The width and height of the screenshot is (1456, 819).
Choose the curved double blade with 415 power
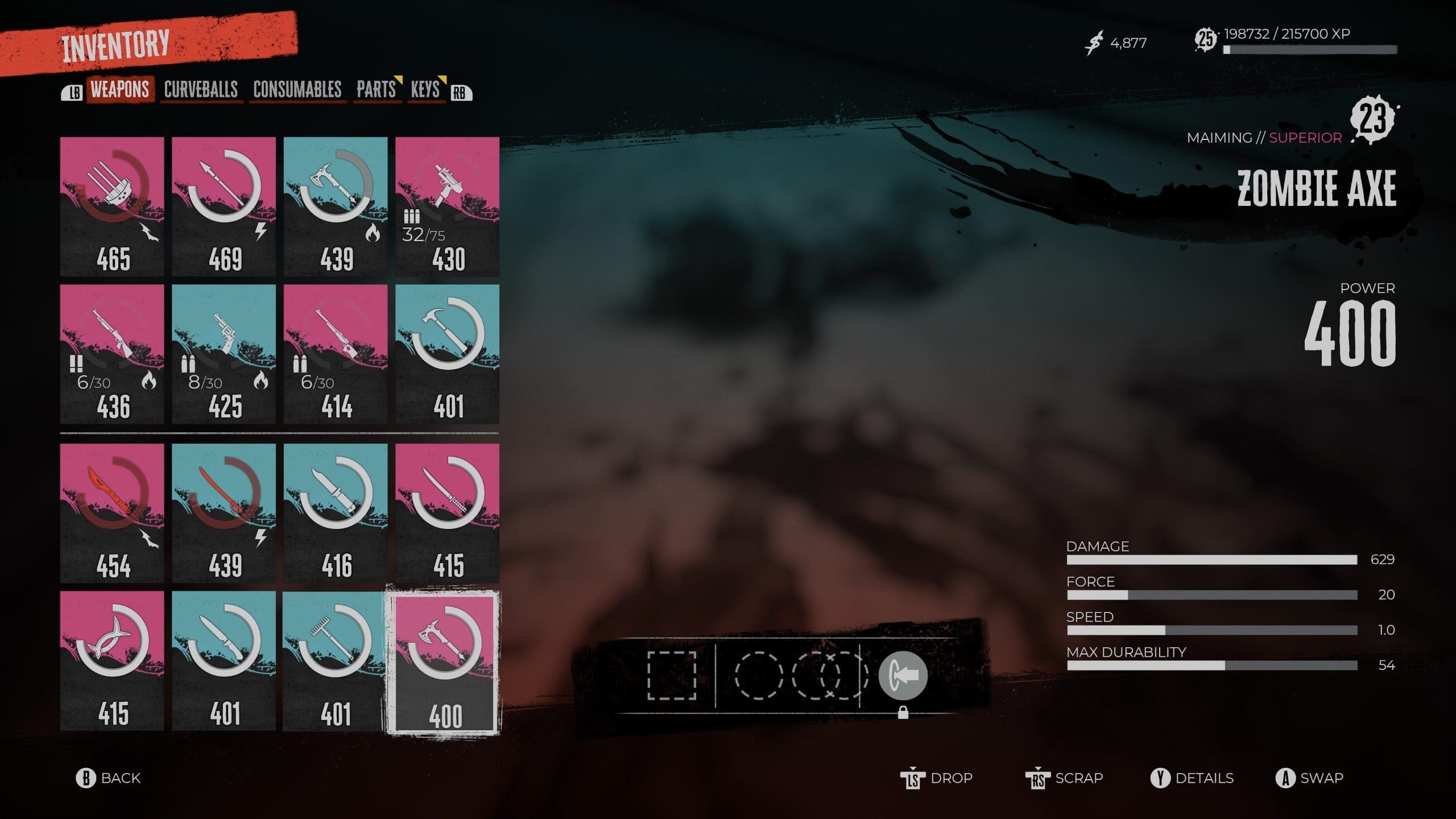[112, 660]
